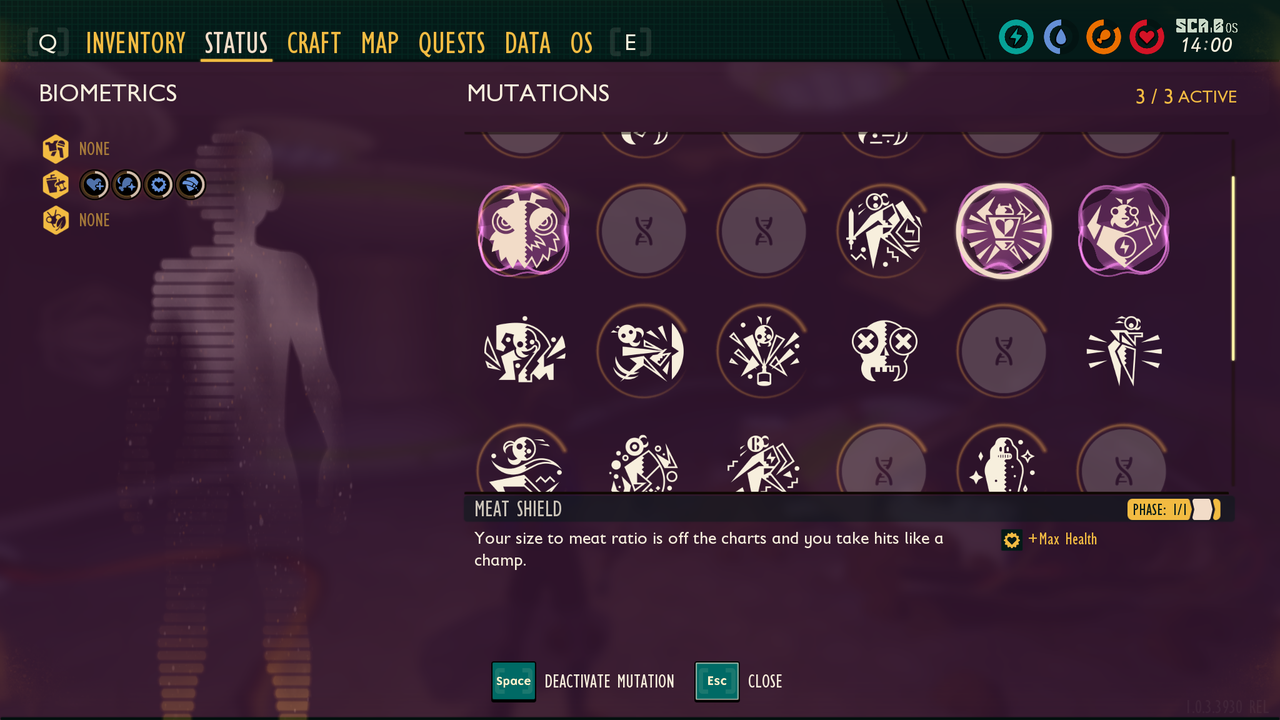Viewport: 1280px width, 720px height.
Task: Click a locked DNA helix mutation slot
Action: (x=643, y=231)
